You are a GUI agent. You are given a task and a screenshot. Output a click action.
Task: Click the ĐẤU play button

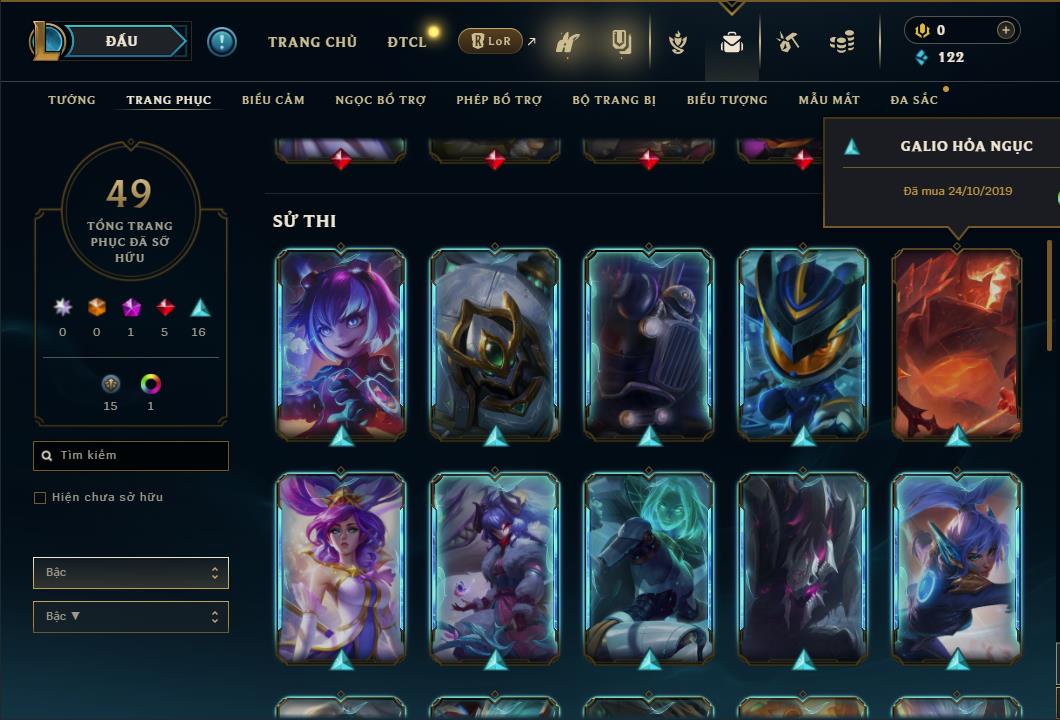pos(122,41)
